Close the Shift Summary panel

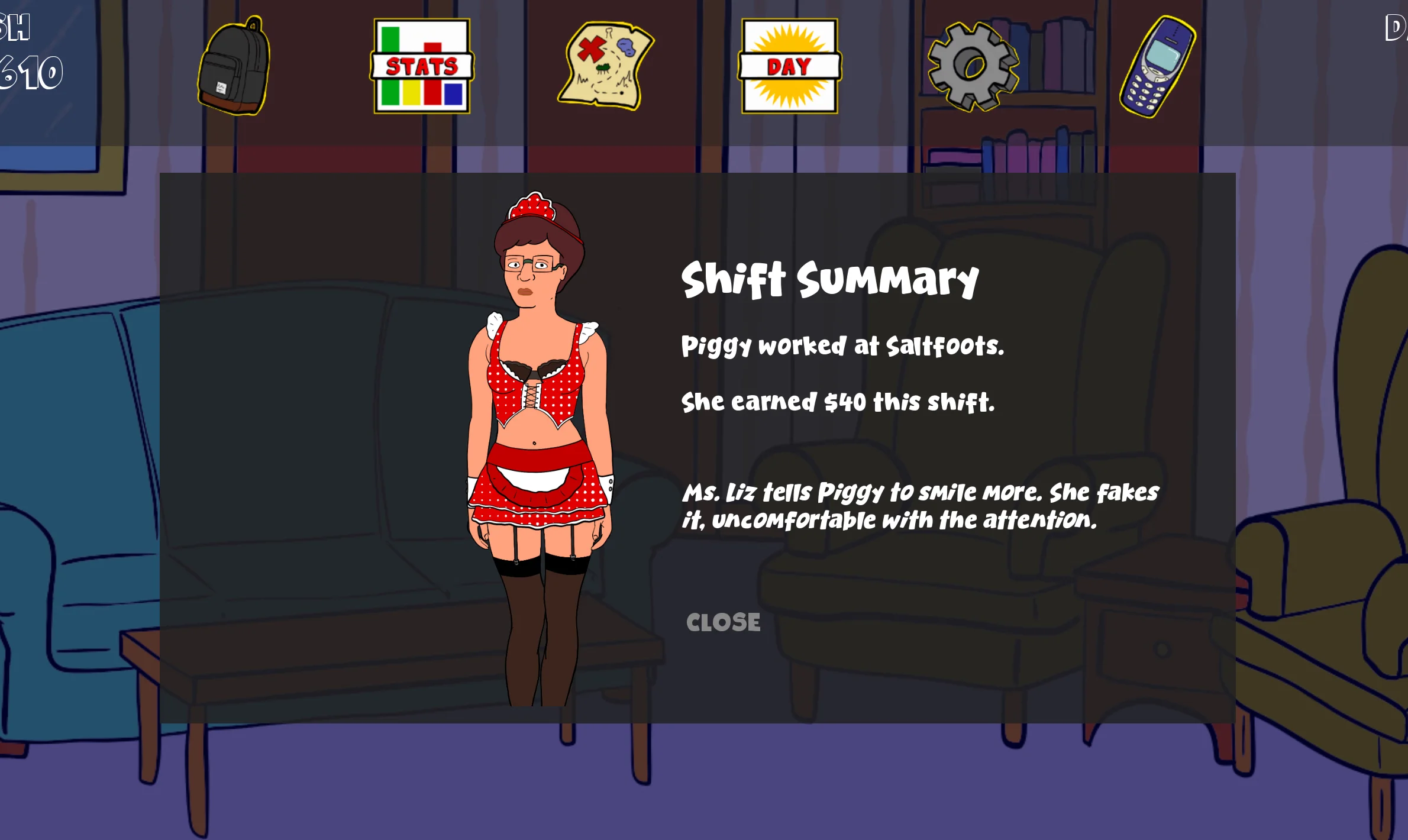[723, 622]
